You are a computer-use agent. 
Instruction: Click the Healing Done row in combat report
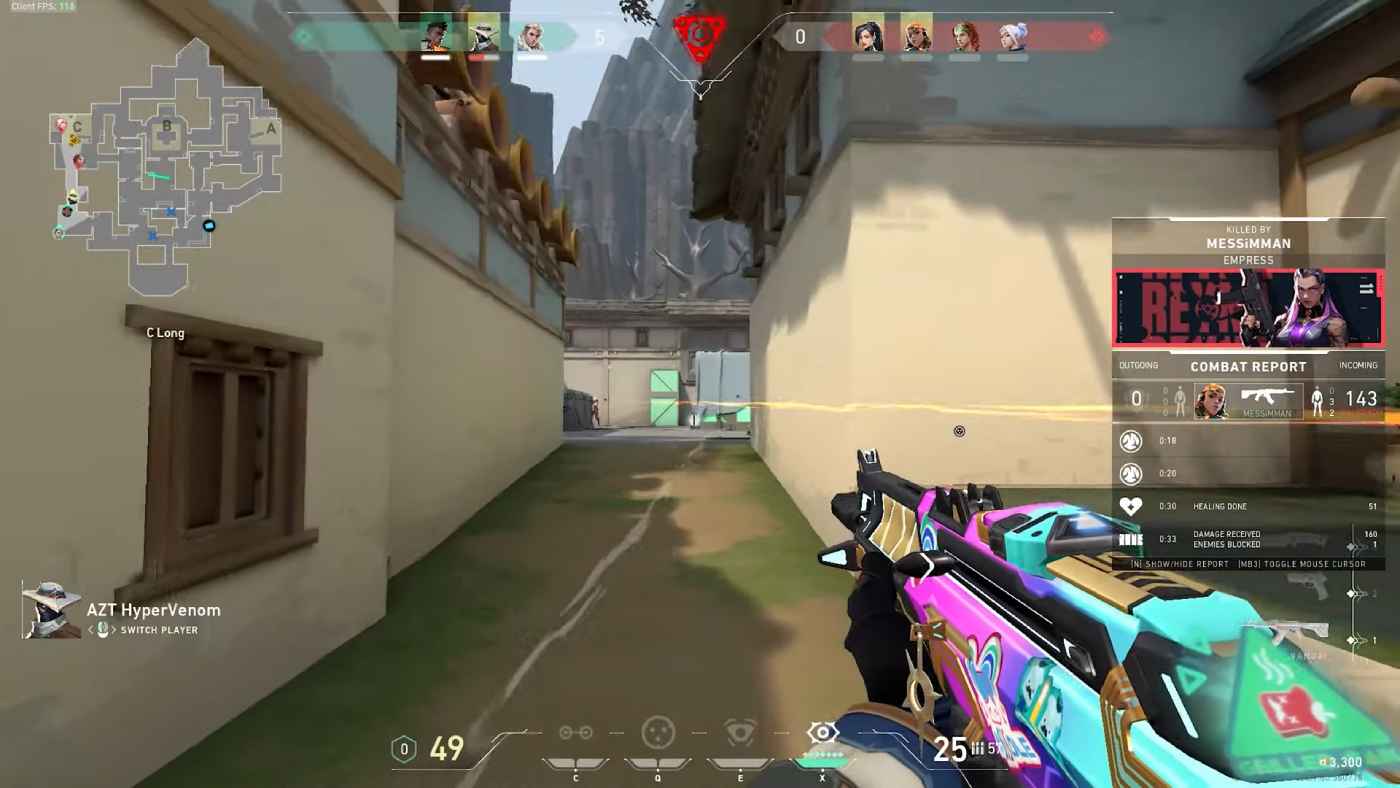[x=1248, y=506]
